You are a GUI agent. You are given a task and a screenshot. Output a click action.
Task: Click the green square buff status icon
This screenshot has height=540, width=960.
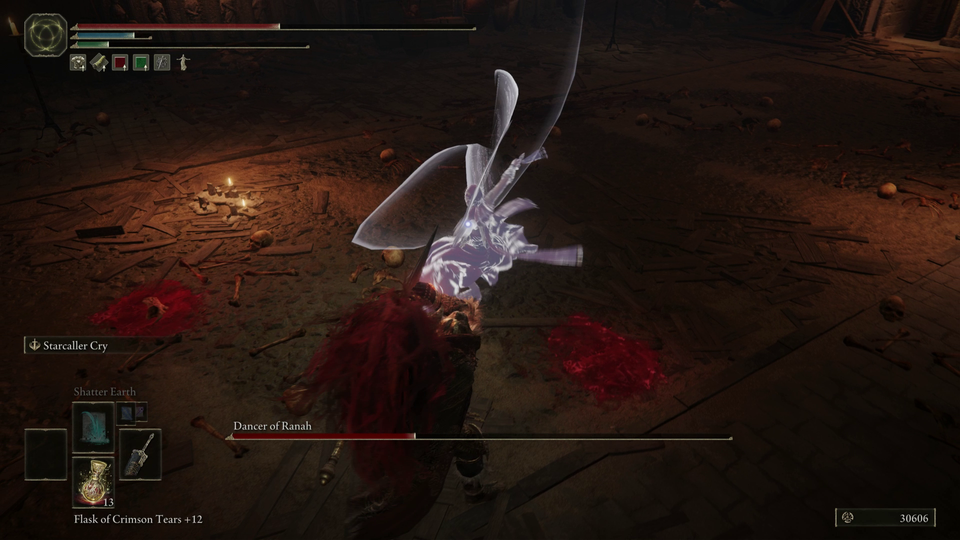click(141, 62)
